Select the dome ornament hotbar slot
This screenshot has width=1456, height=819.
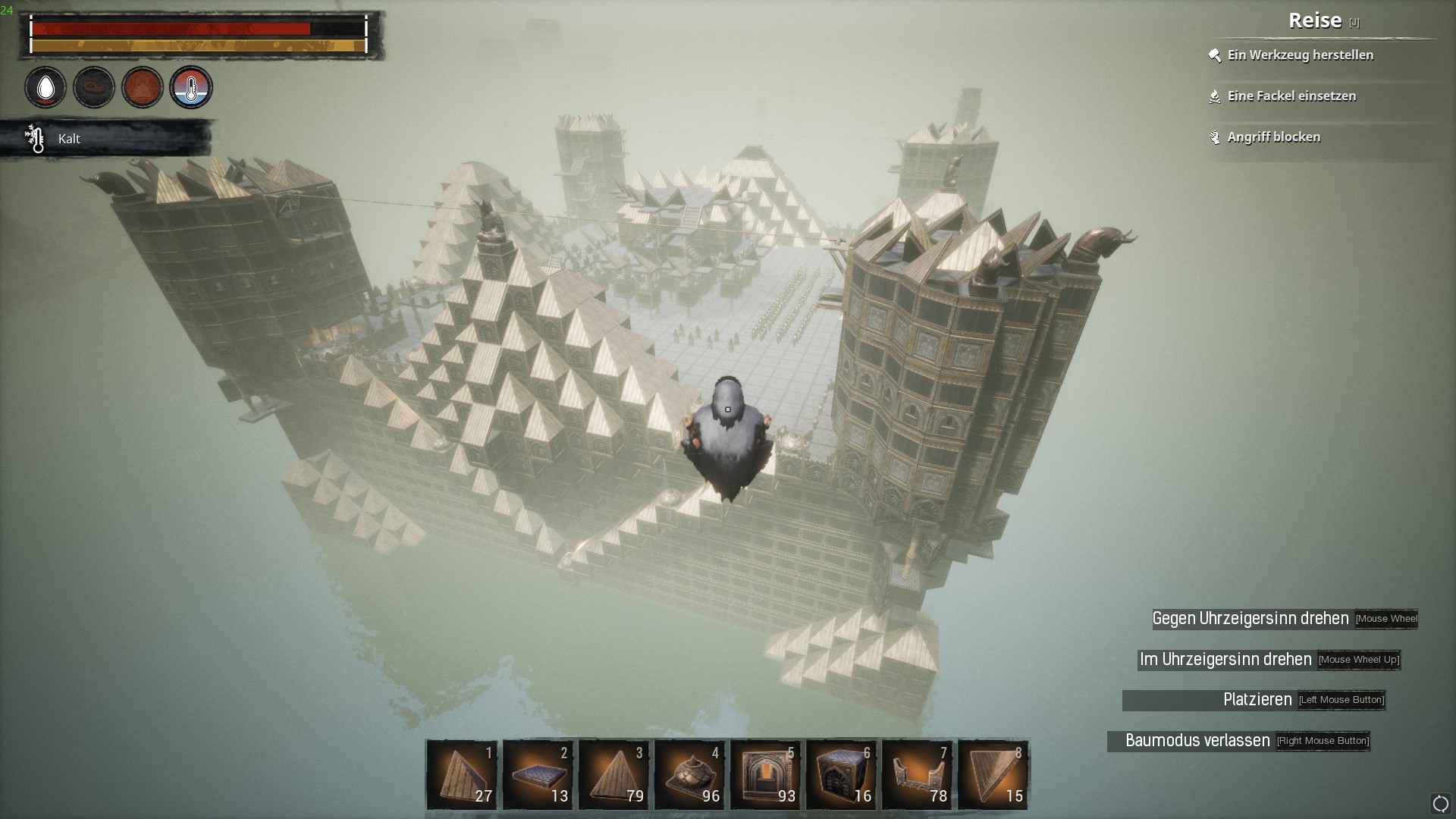pyautogui.click(x=689, y=774)
